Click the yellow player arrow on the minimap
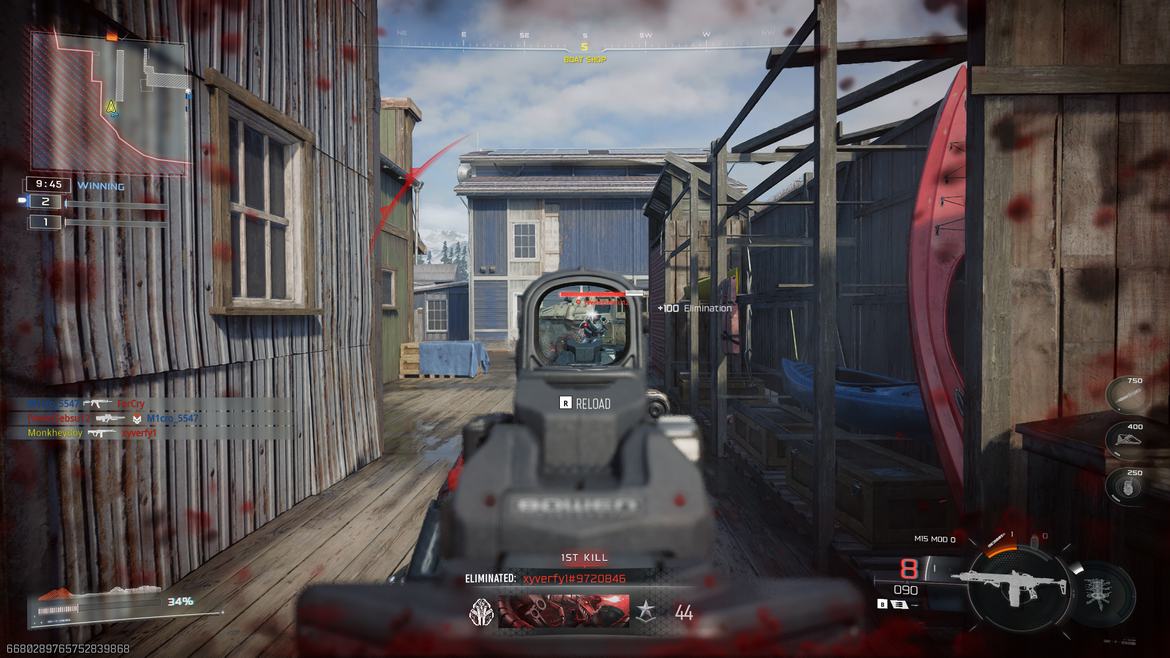The image size is (1170, 658). tap(112, 106)
